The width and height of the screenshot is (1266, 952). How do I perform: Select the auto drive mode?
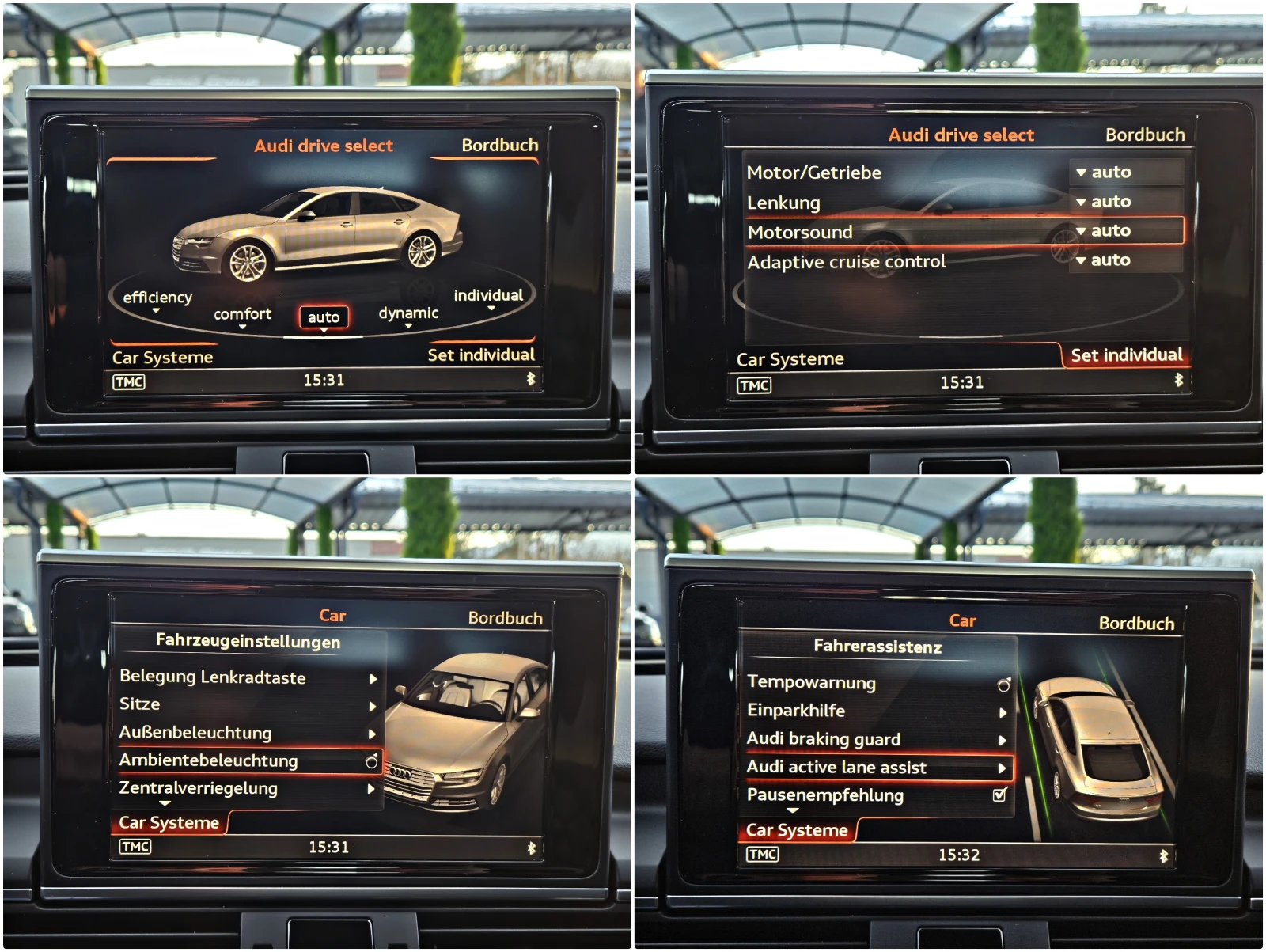(323, 316)
